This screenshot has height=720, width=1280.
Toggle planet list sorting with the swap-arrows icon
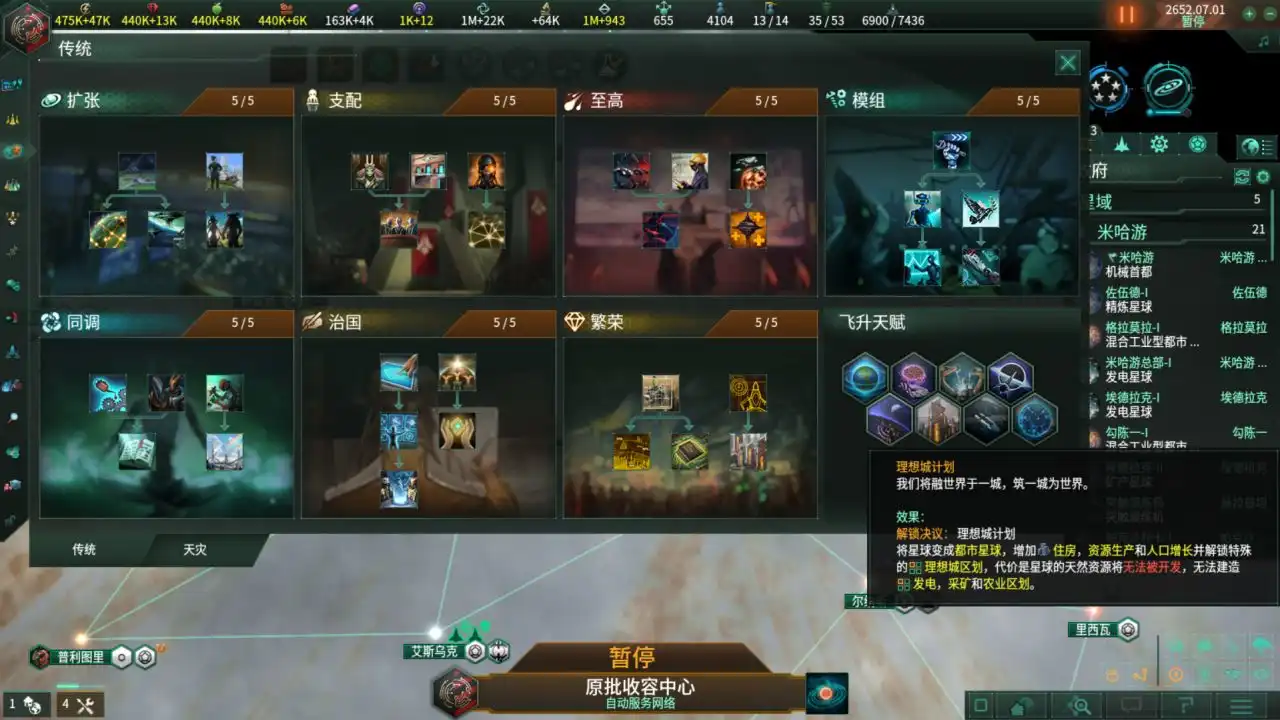click(x=1242, y=177)
